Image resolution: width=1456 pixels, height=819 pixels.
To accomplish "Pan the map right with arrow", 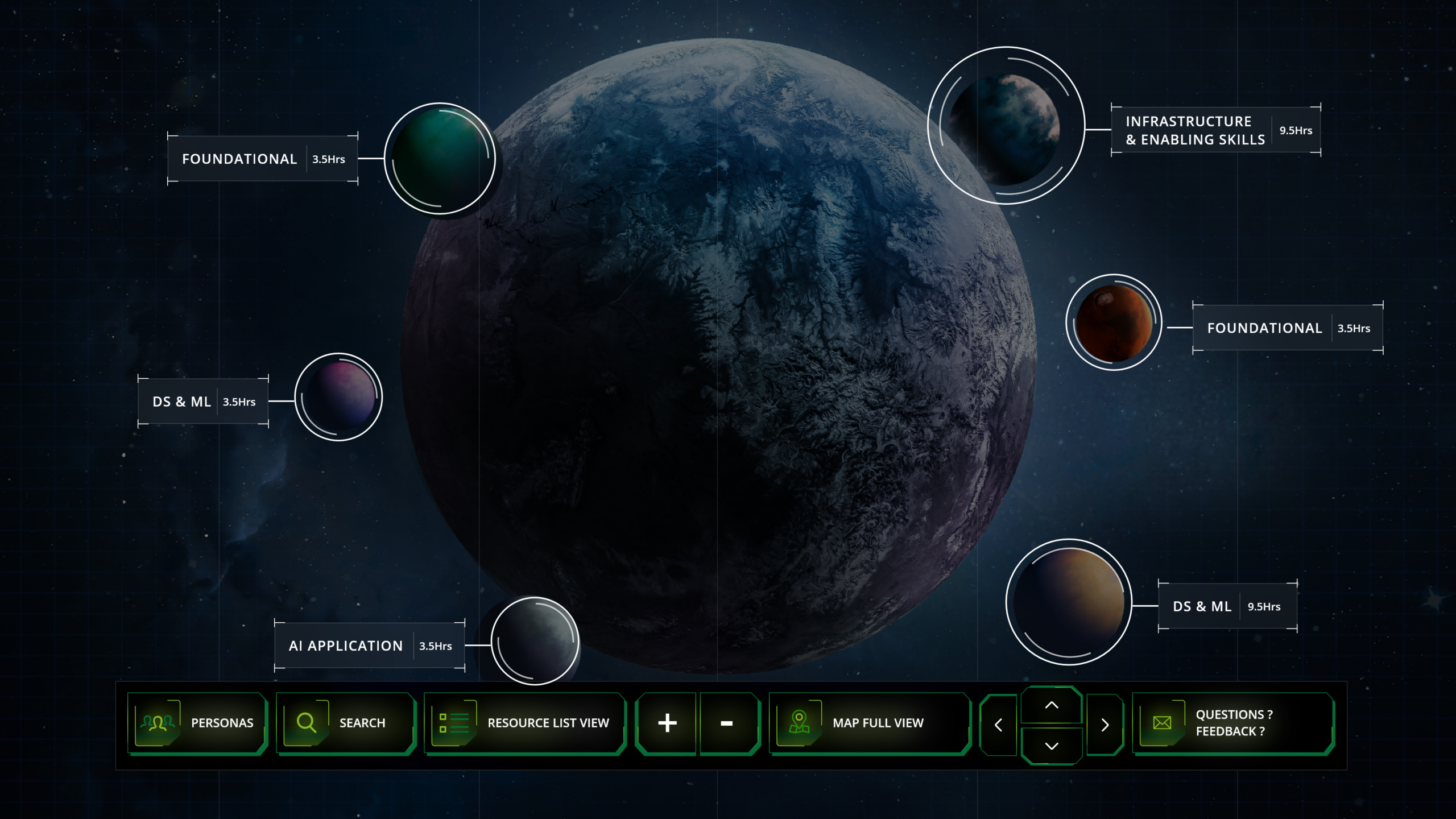I will [x=1105, y=725].
